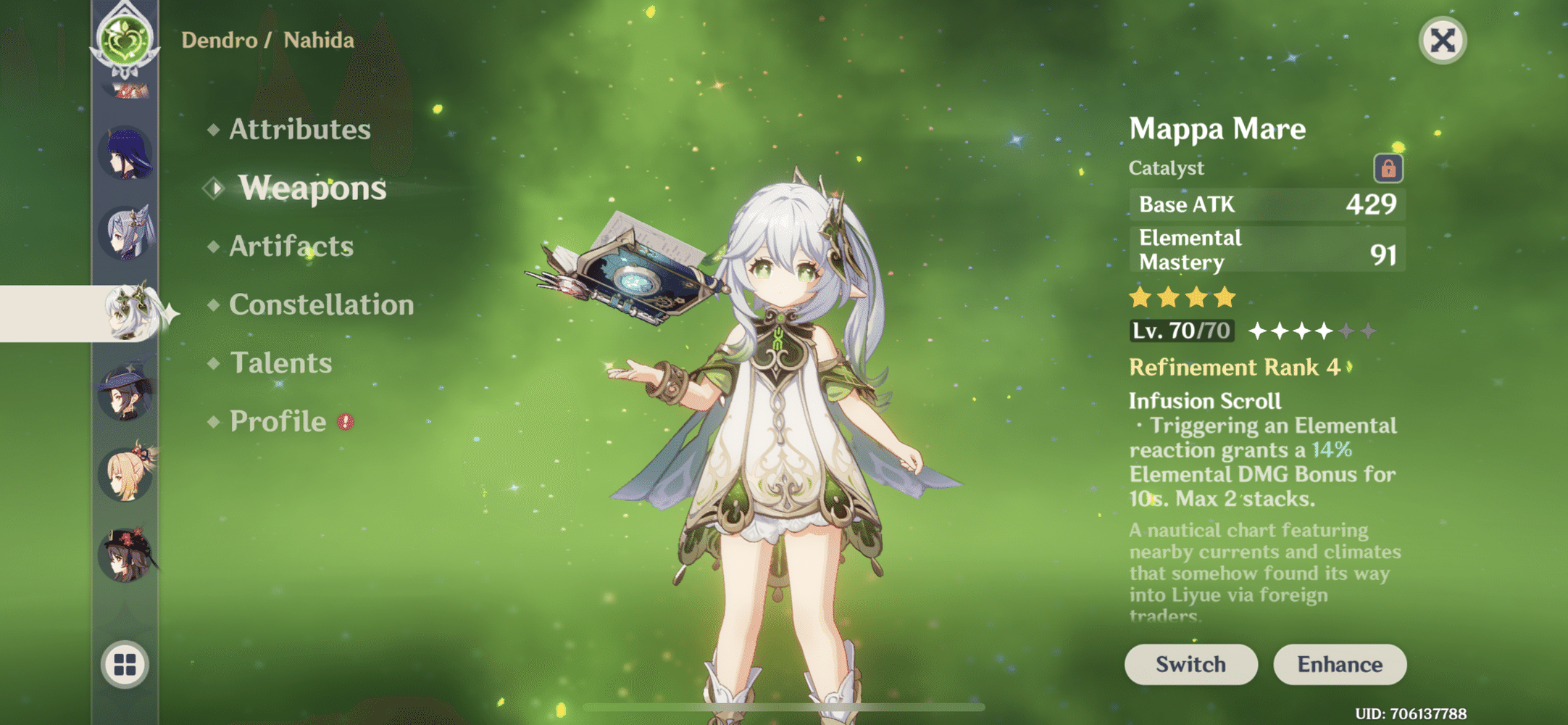Select Nahida's portrait in the character sidebar
Screen dimensions: 1568x725
(129, 312)
